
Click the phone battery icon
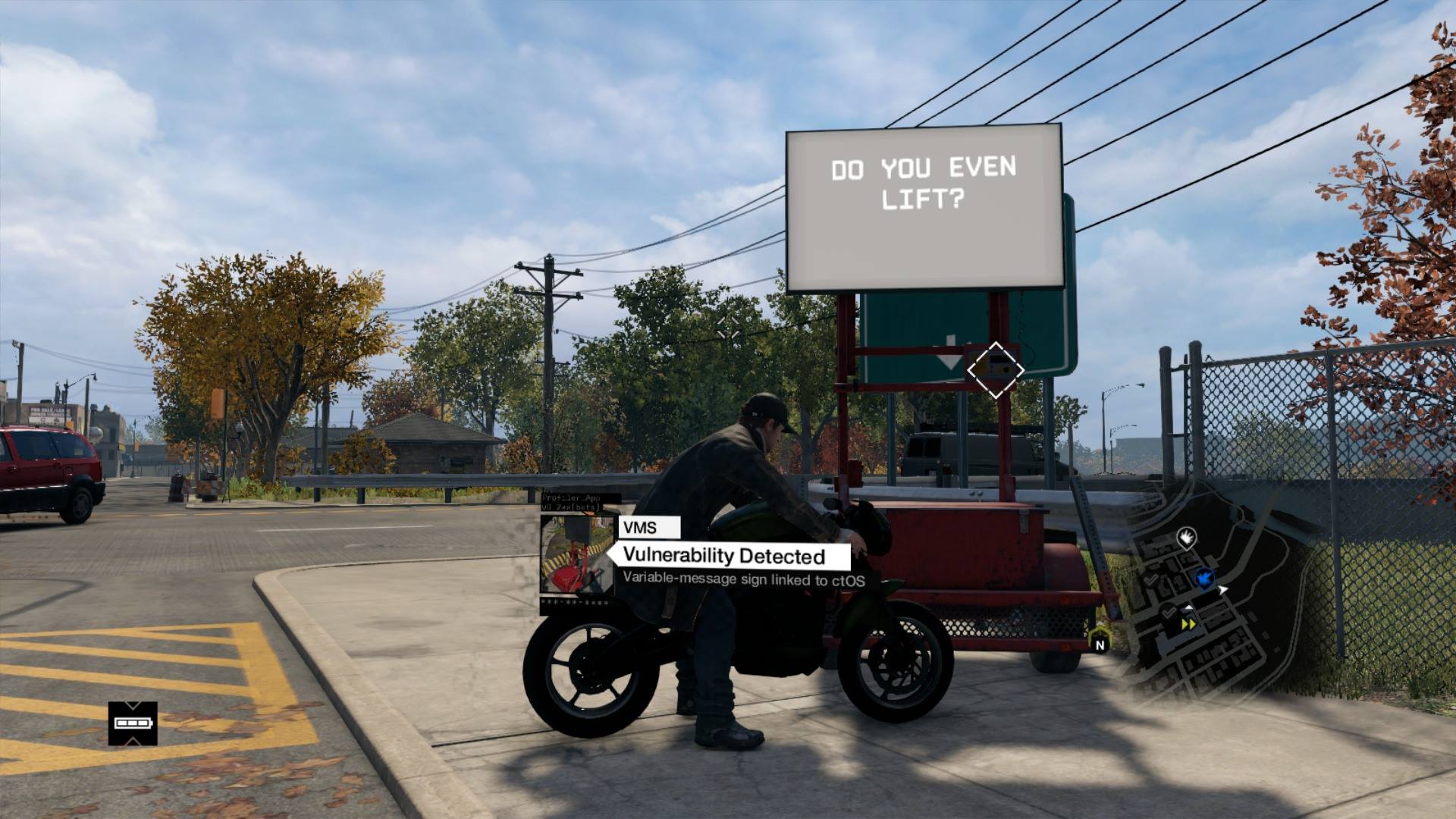pos(133,723)
